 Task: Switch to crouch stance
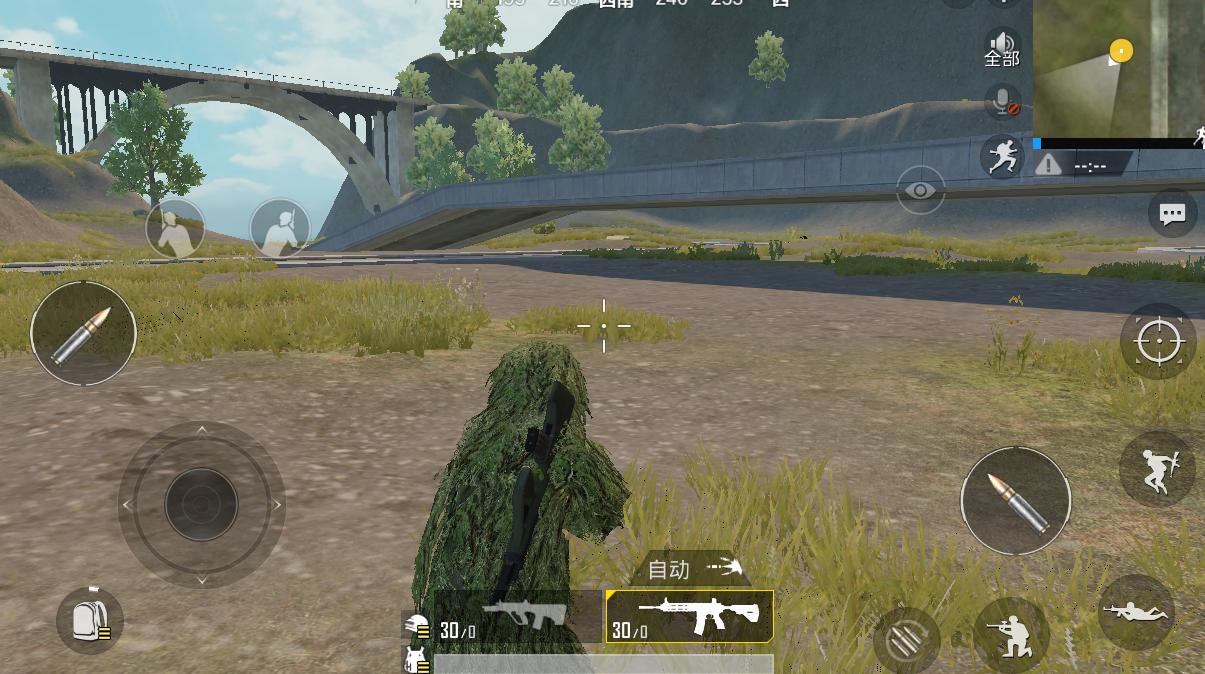coord(1011,633)
